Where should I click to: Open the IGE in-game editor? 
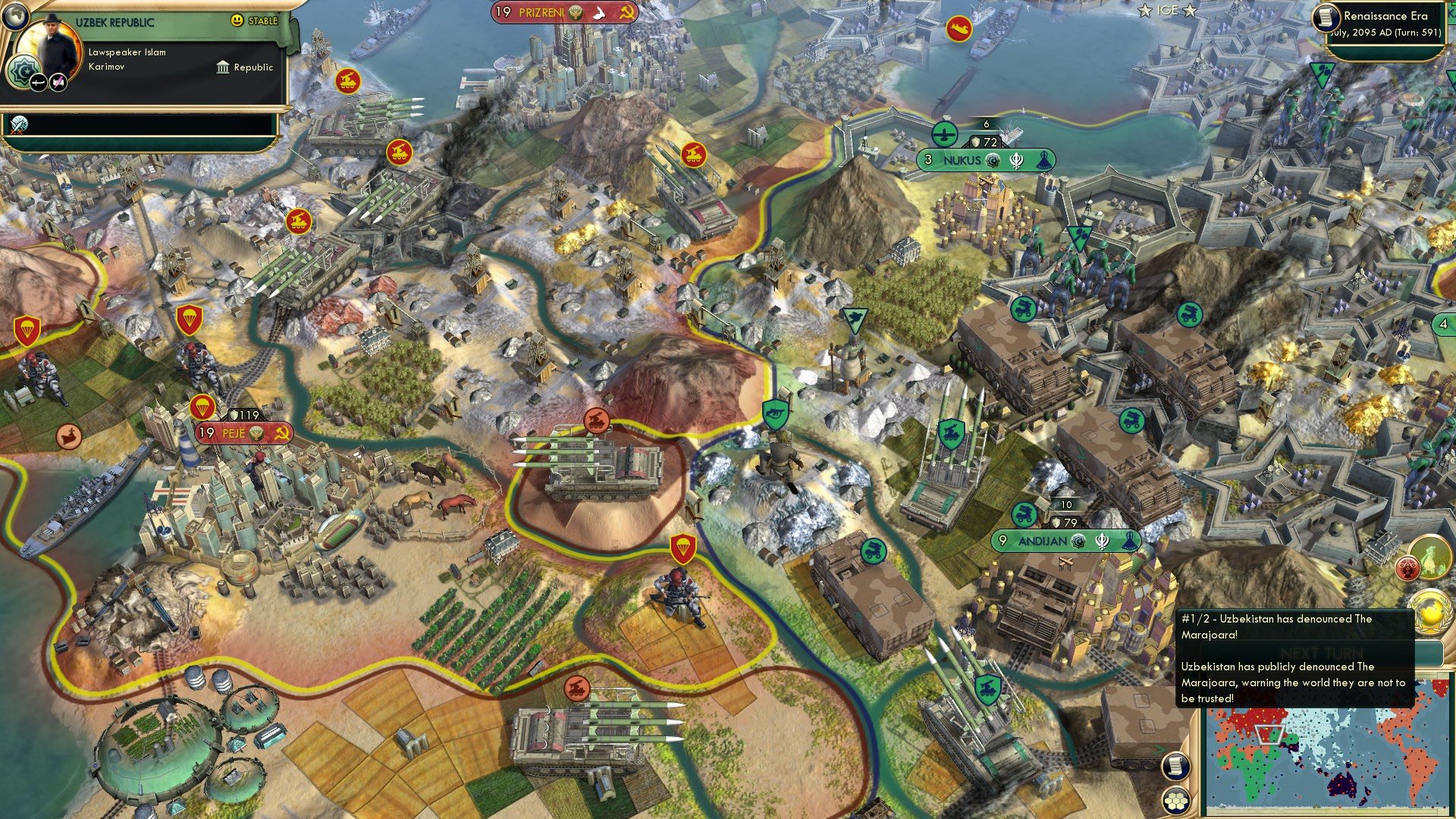click(1166, 11)
